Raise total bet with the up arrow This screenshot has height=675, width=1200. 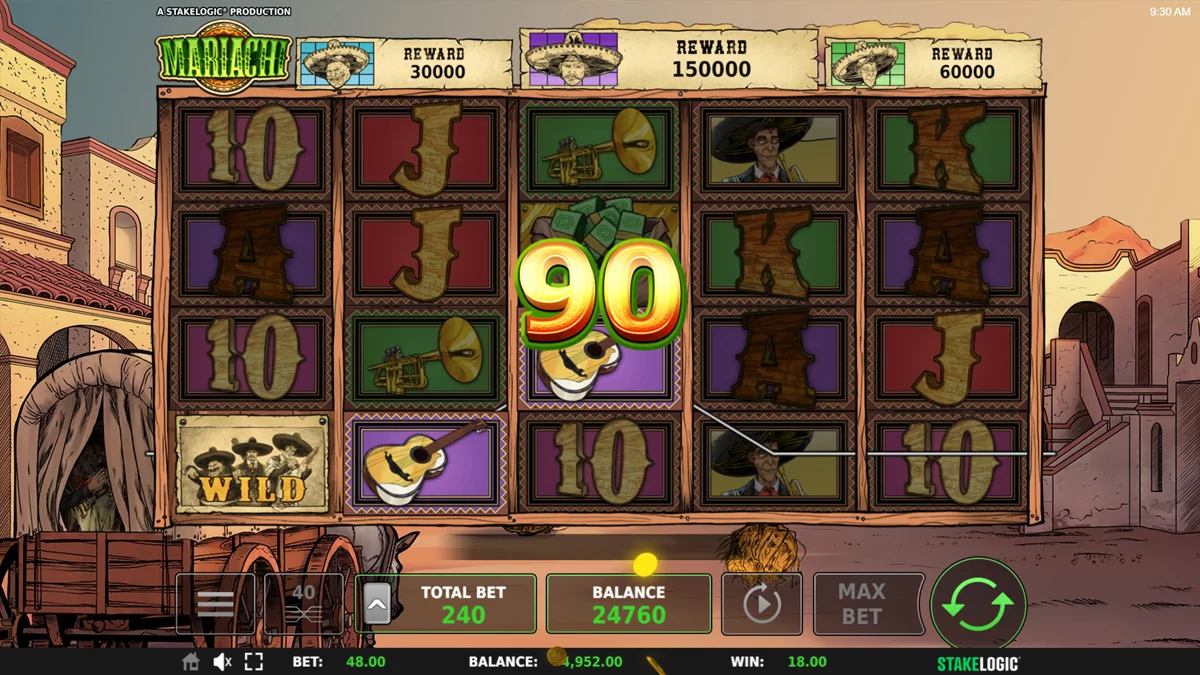point(377,604)
